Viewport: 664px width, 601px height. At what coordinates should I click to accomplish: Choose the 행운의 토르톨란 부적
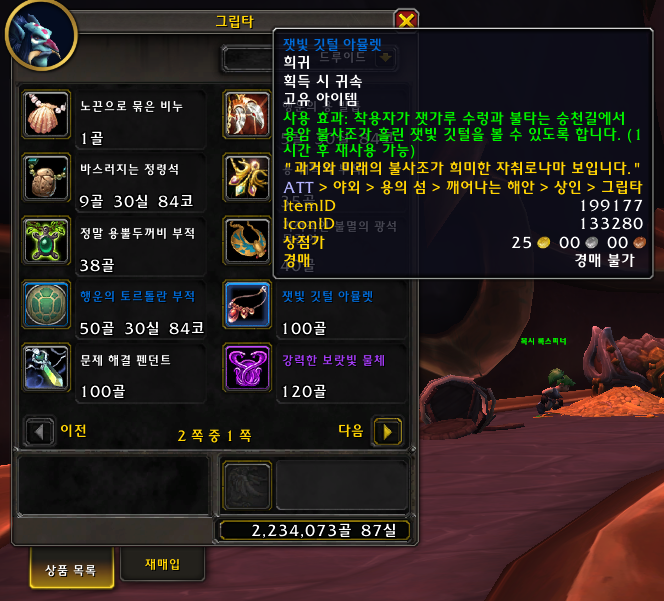pyautogui.click(x=44, y=304)
